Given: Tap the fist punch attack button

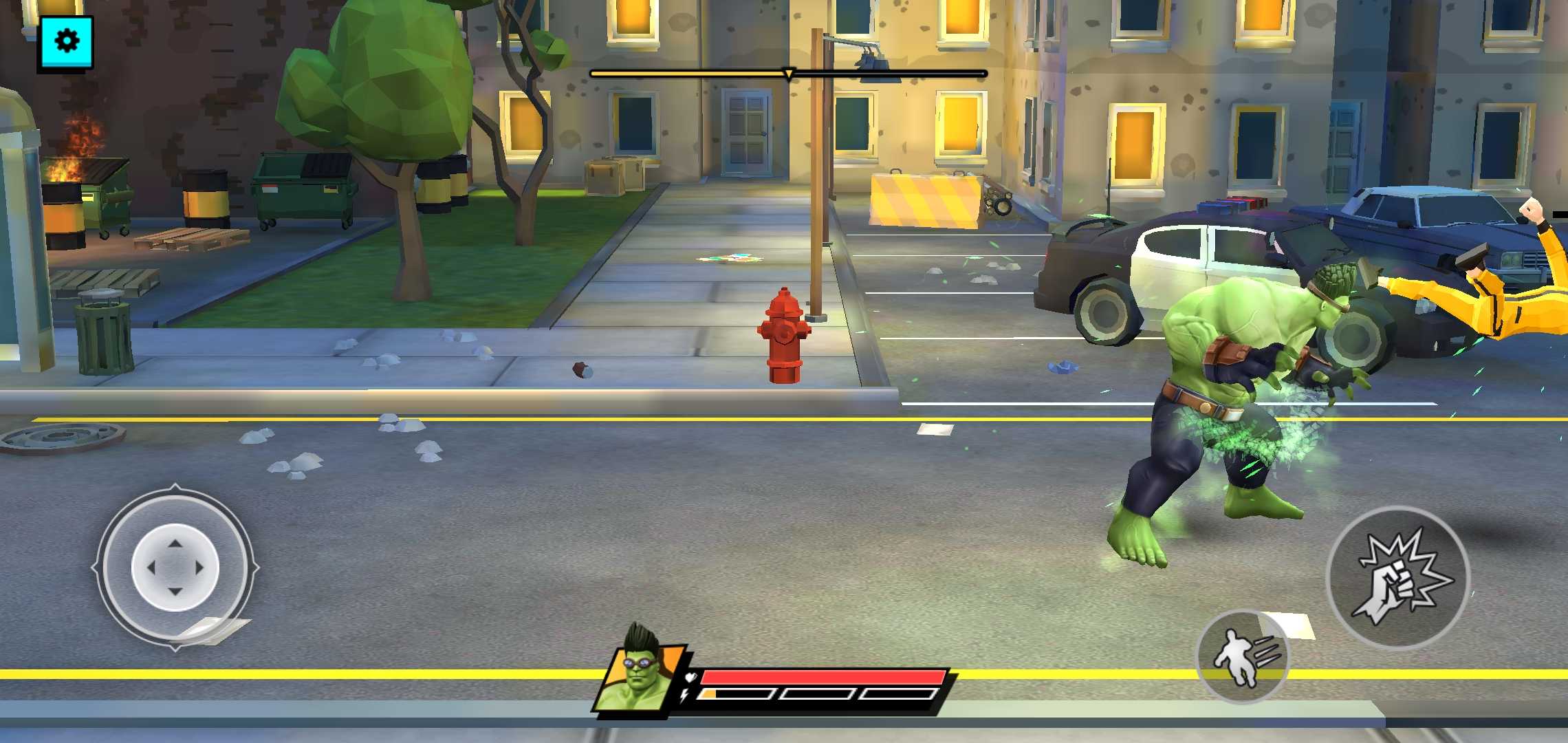Looking at the screenshot, I should (1397, 577).
